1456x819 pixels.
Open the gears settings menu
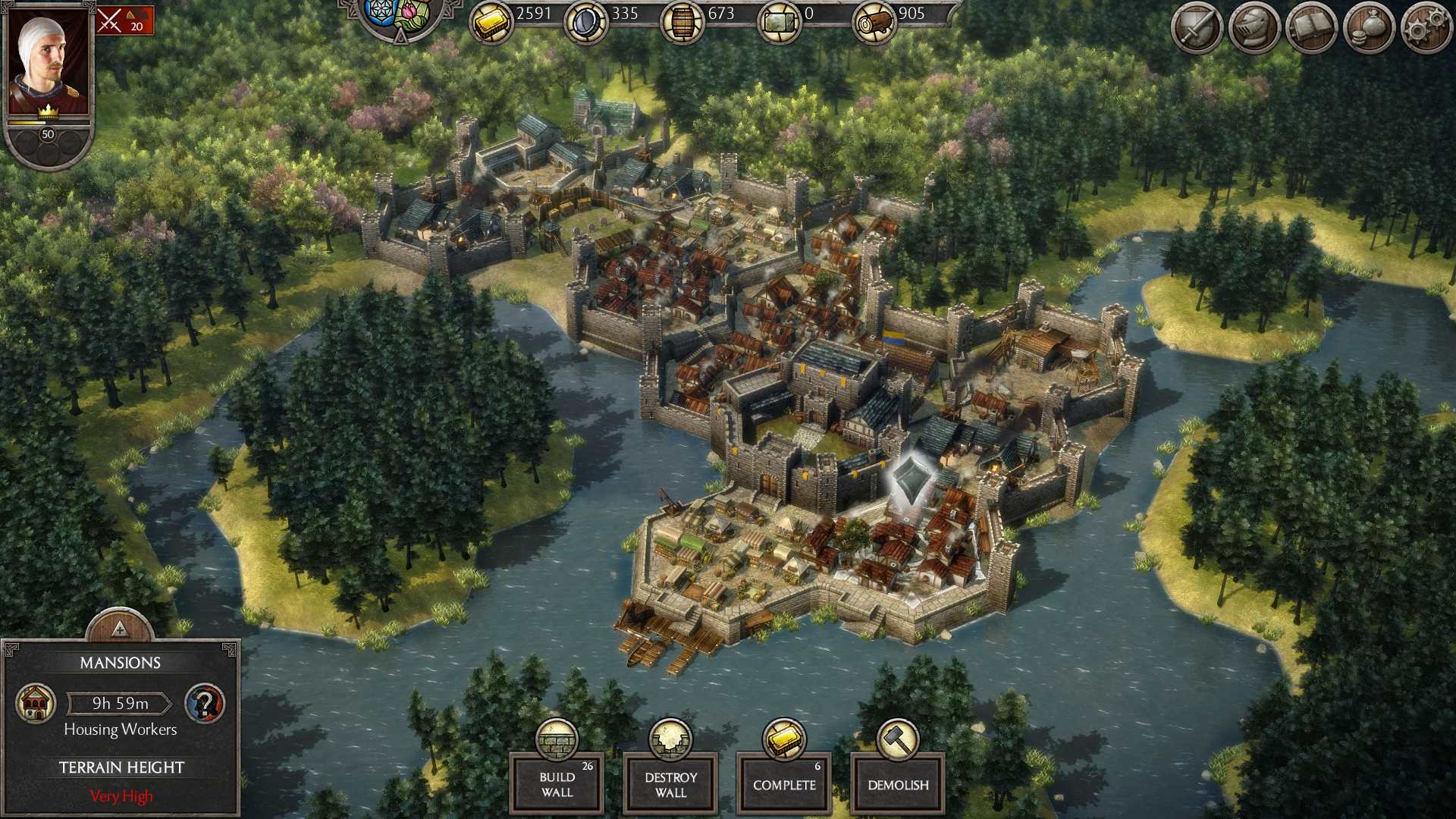(1426, 29)
